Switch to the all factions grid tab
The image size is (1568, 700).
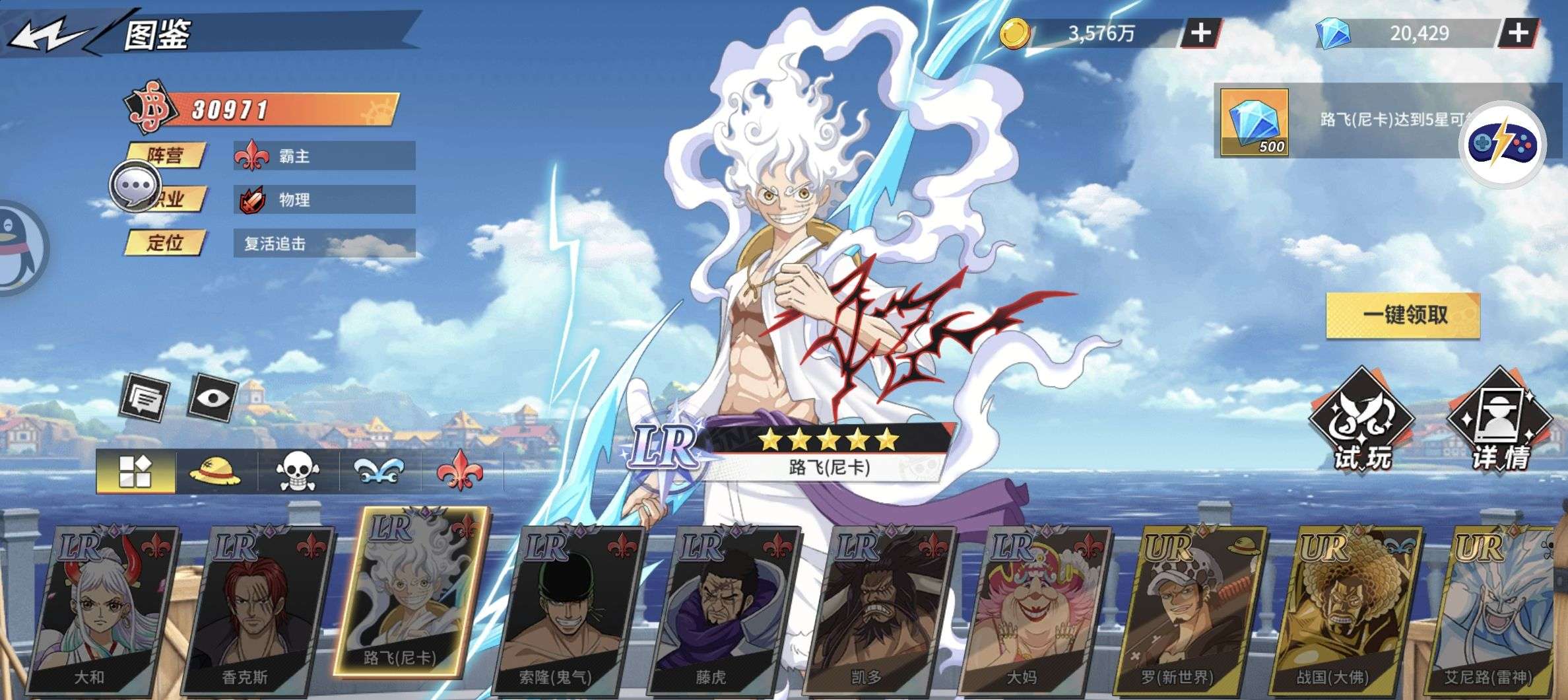135,472
